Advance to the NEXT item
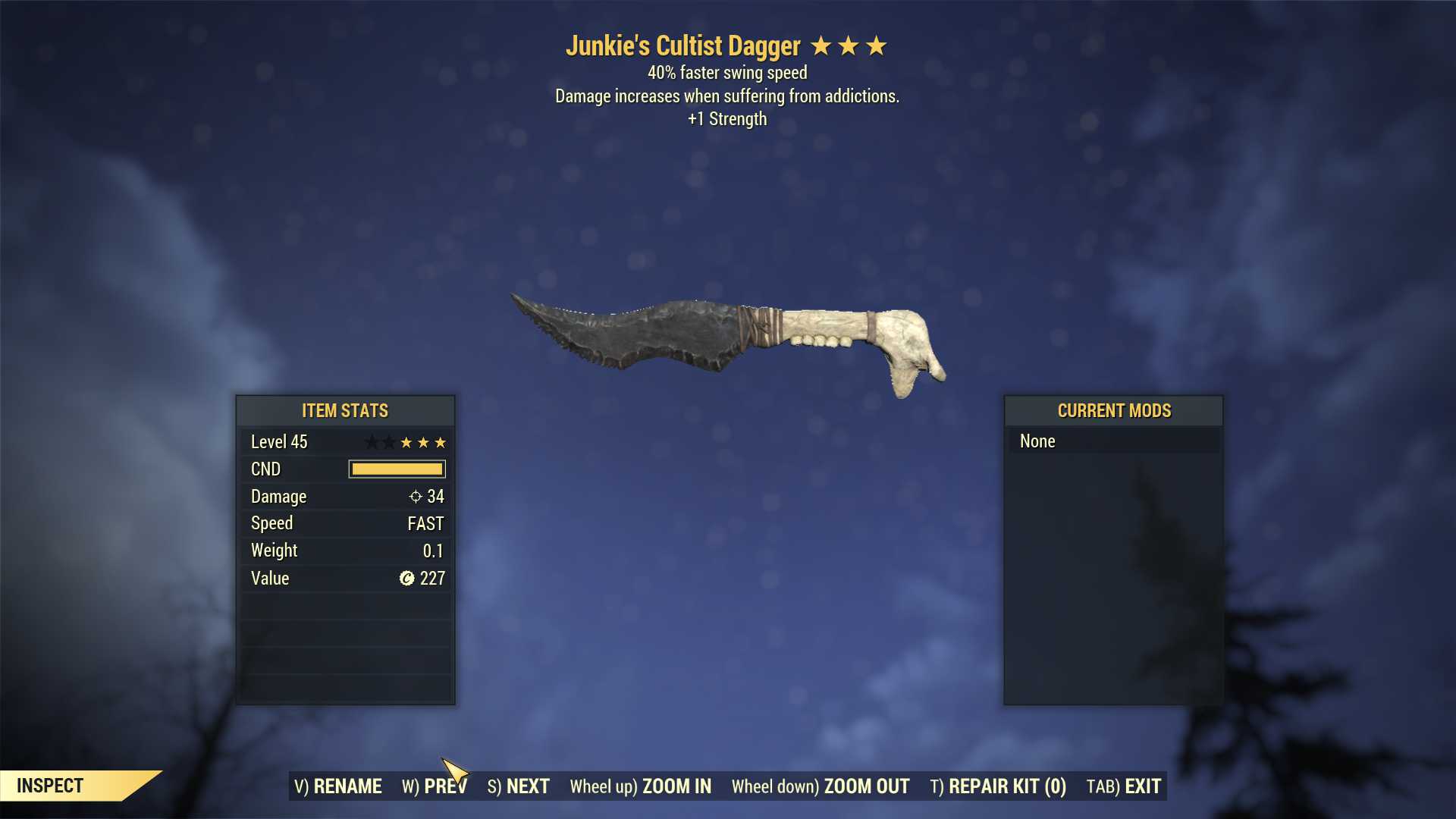 click(x=519, y=786)
